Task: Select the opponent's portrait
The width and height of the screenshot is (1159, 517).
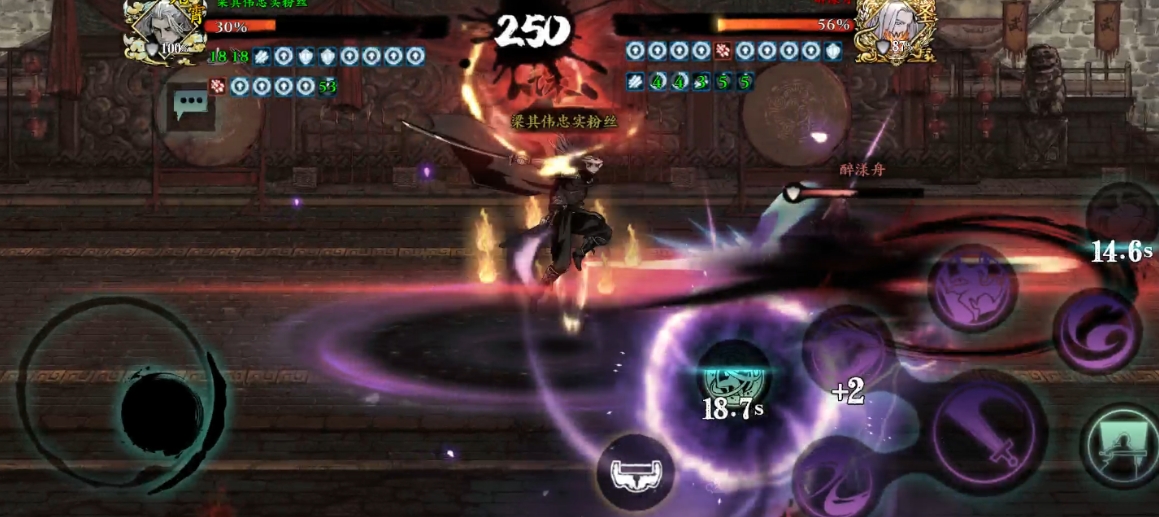Action: (895, 31)
